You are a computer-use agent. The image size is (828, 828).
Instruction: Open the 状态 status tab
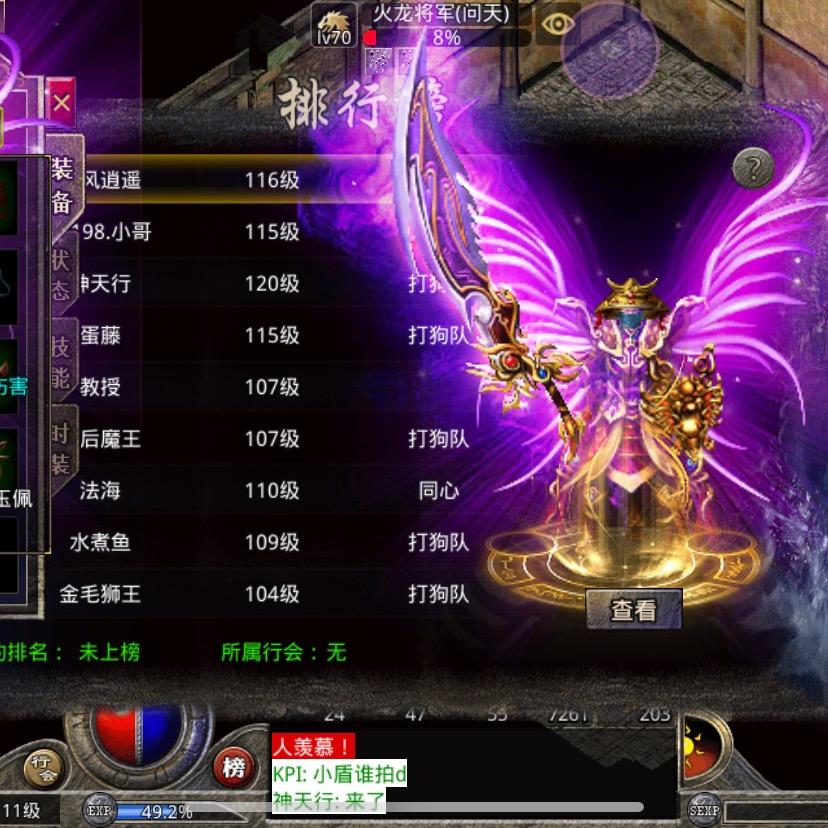[x=62, y=272]
